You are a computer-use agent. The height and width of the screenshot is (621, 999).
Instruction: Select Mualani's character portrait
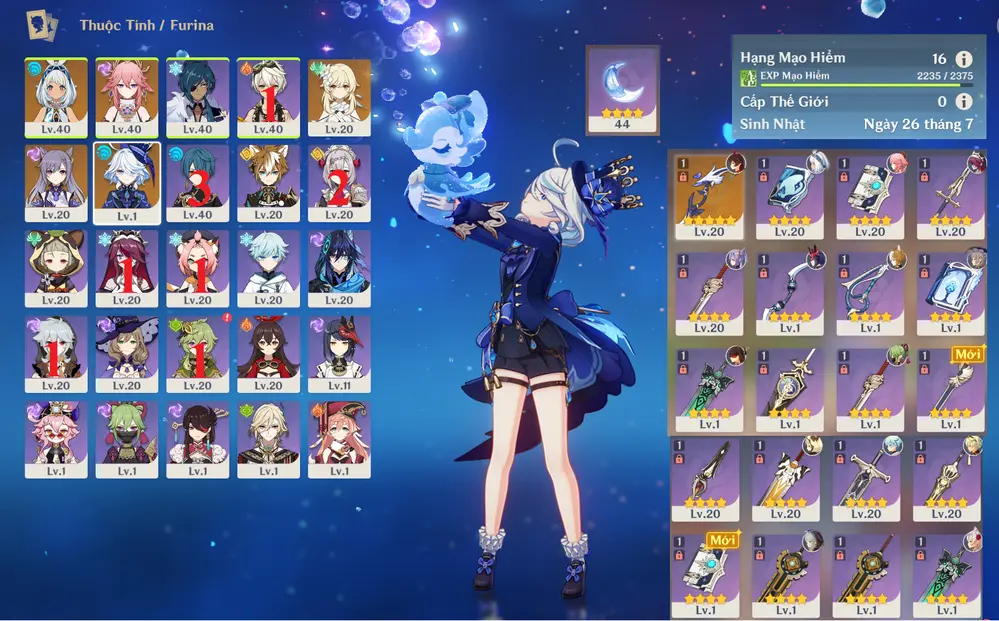pos(56,95)
